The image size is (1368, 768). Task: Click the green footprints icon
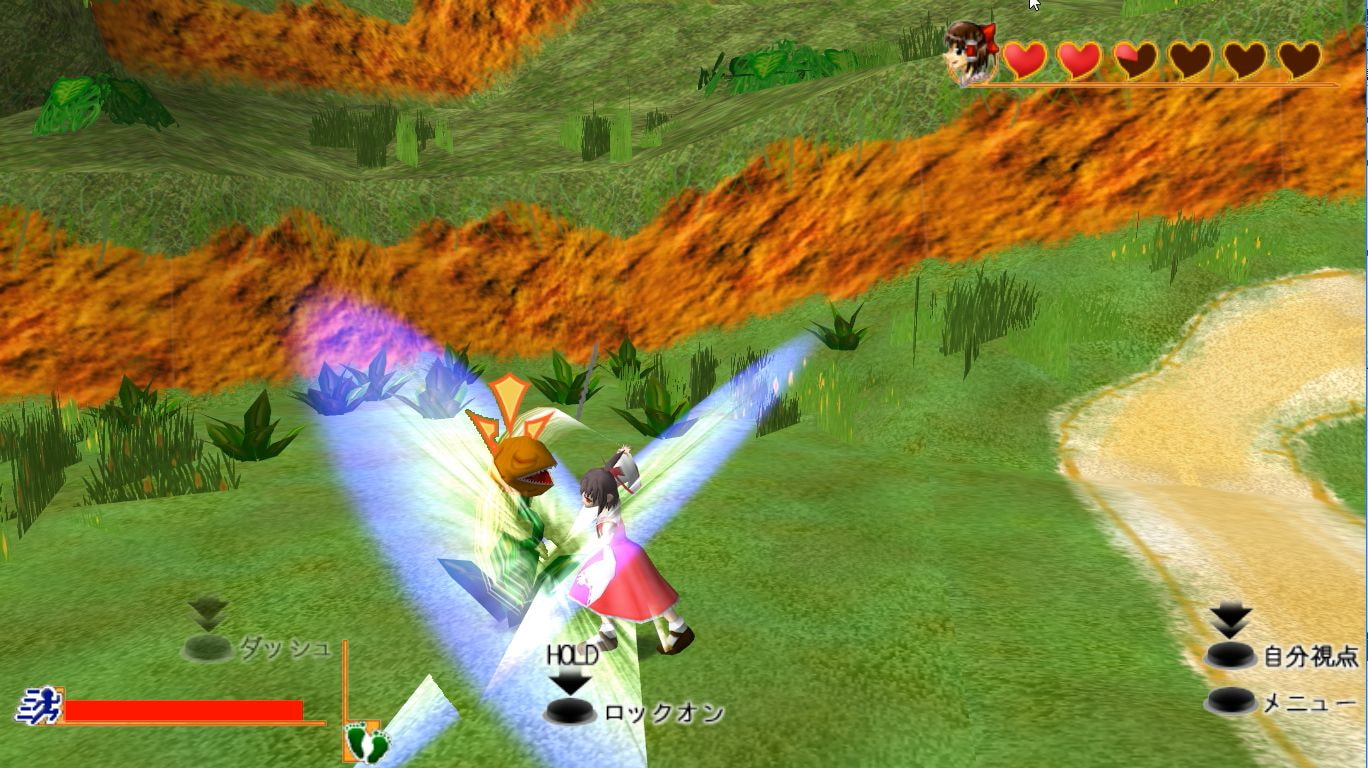(x=365, y=743)
